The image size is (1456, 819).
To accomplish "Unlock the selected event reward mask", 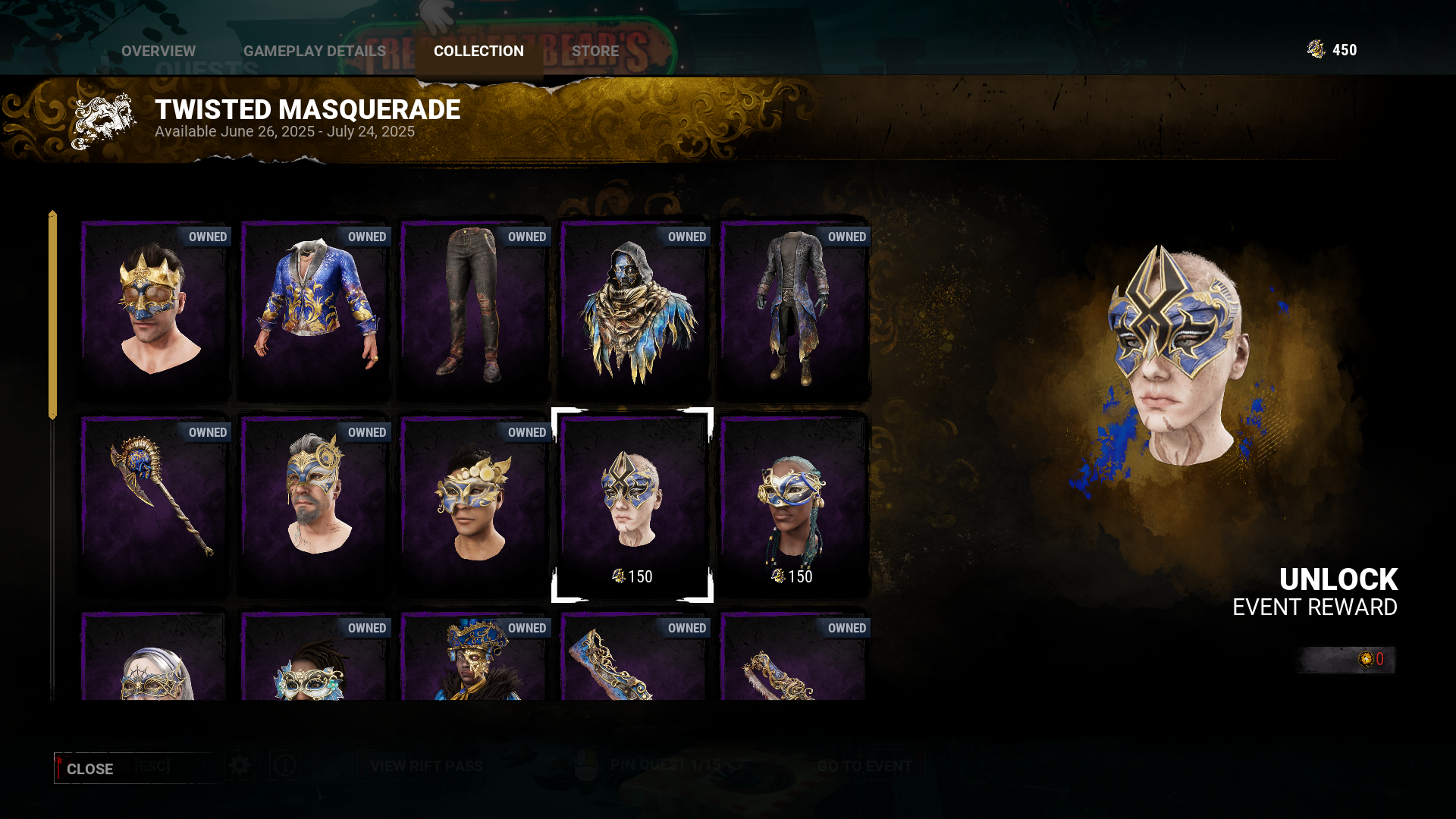I will point(1338,591).
